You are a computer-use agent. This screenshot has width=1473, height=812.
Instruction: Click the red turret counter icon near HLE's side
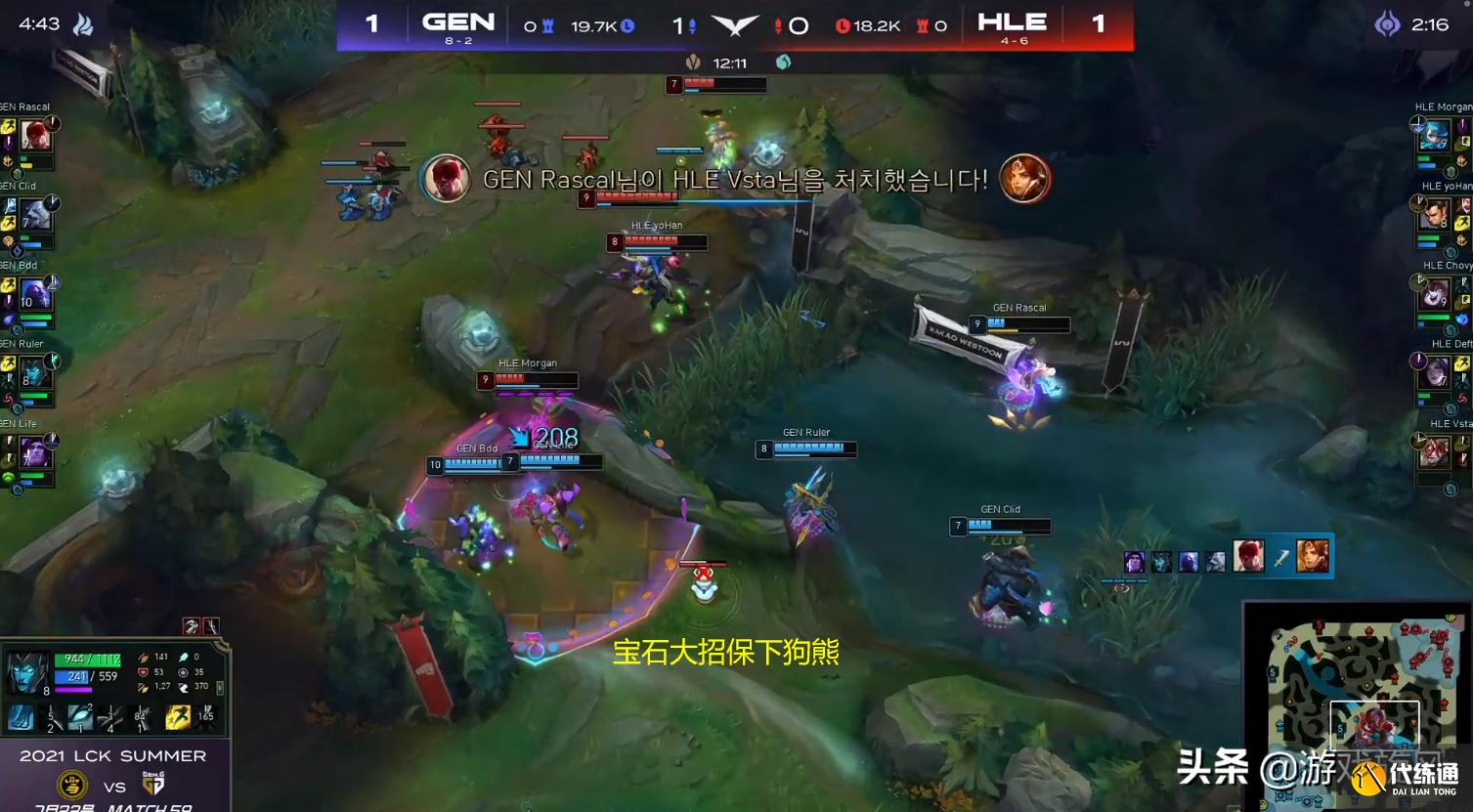[x=922, y=25]
